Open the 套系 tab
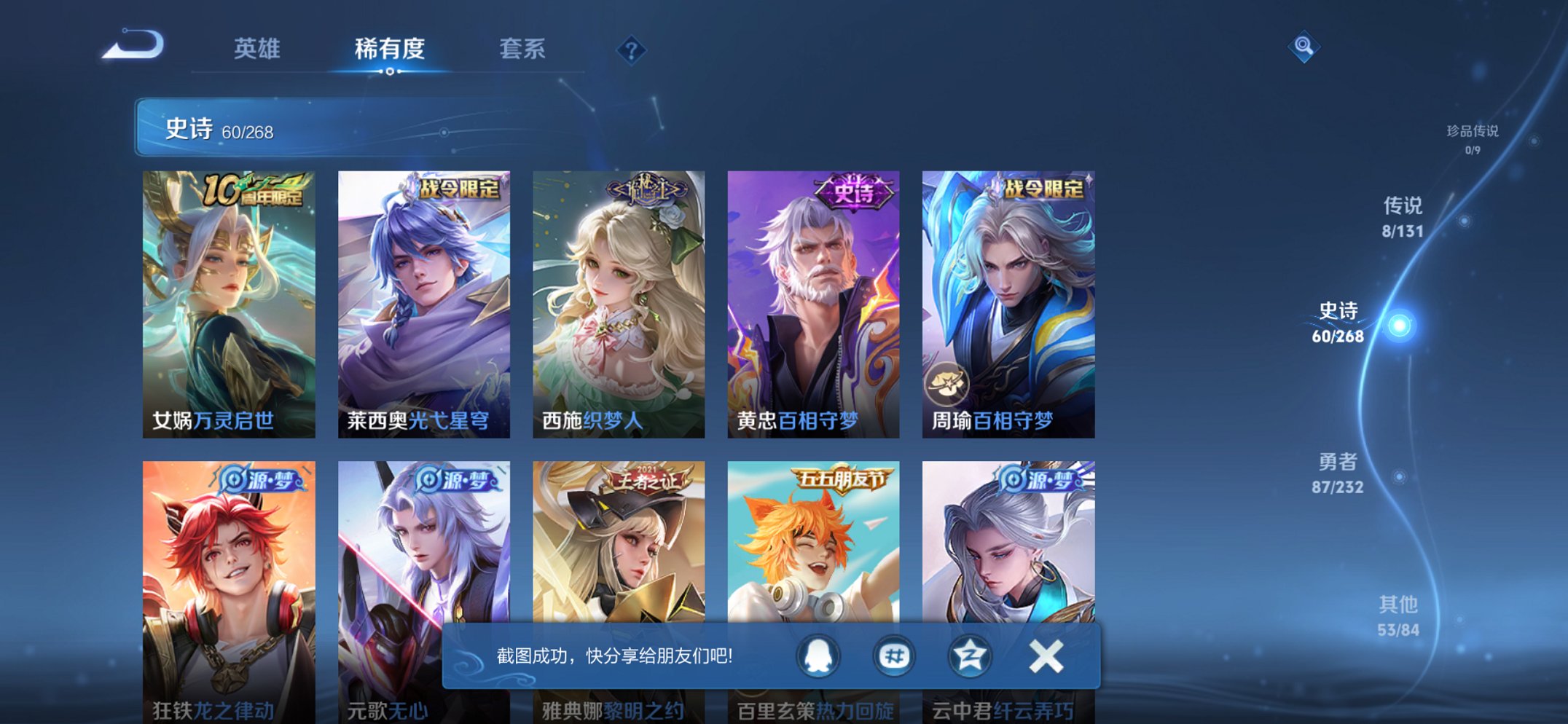The image size is (1568, 724). (x=522, y=50)
